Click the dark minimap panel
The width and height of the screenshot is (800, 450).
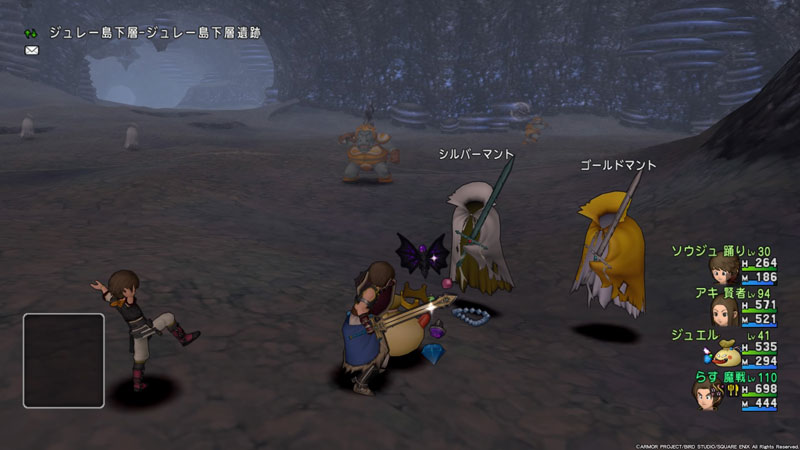[x=64, y=361]
